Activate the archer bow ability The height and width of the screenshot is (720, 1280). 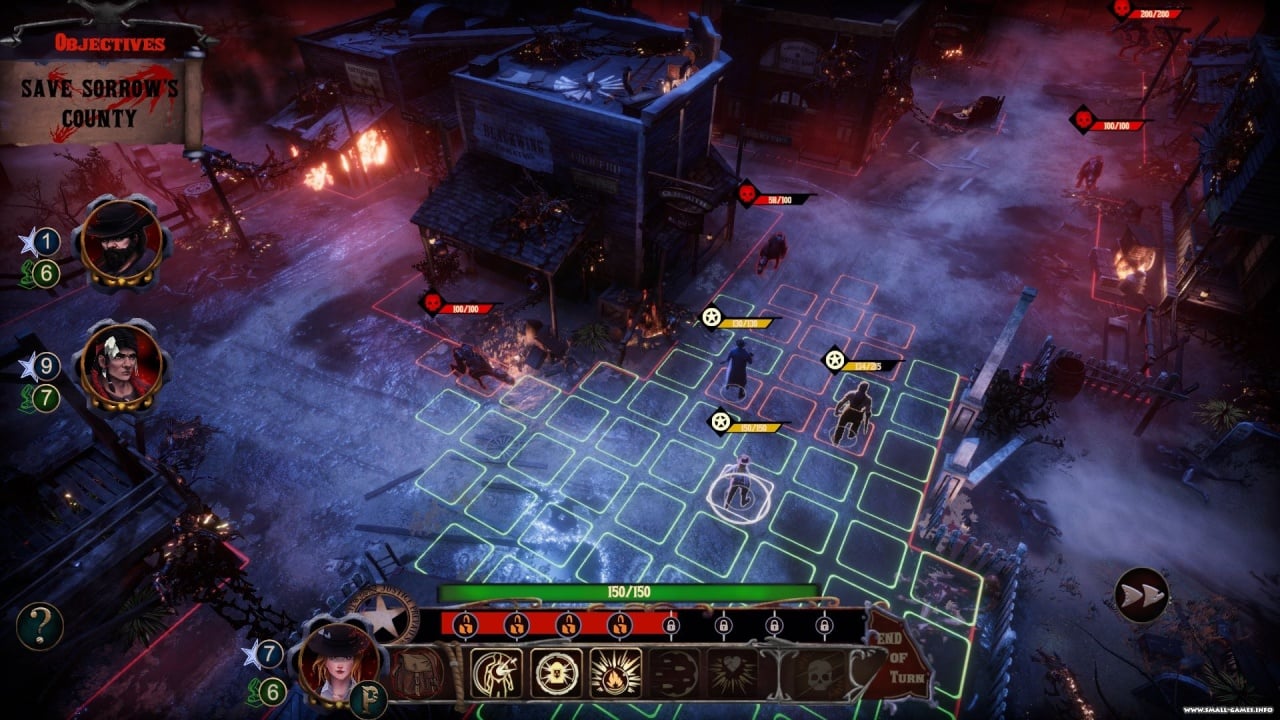[x=498, y=673]
